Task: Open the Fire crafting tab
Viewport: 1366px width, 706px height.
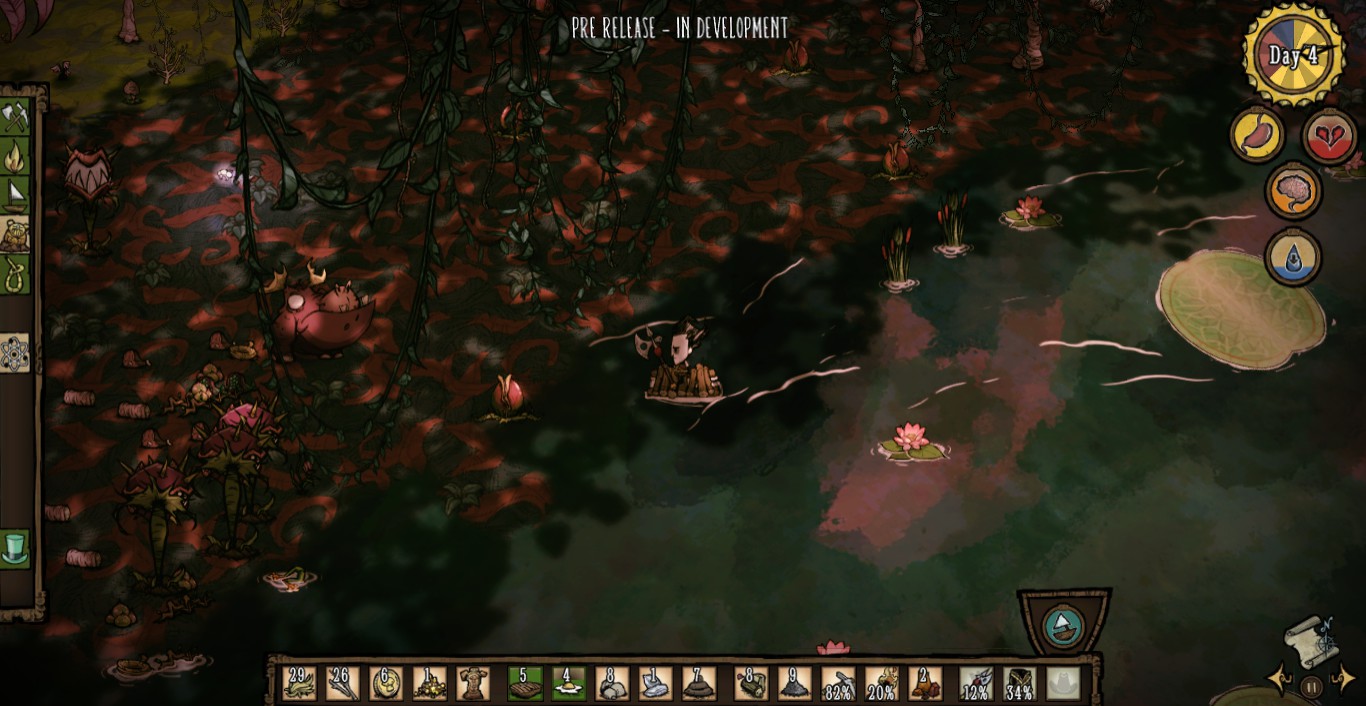Action: tap(15, 156)
